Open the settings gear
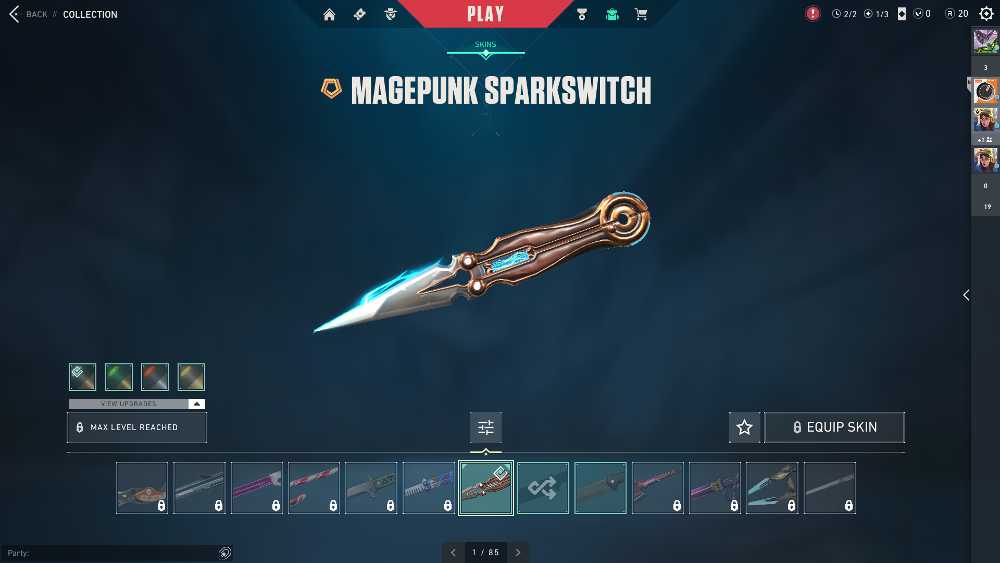 (986, 14)
